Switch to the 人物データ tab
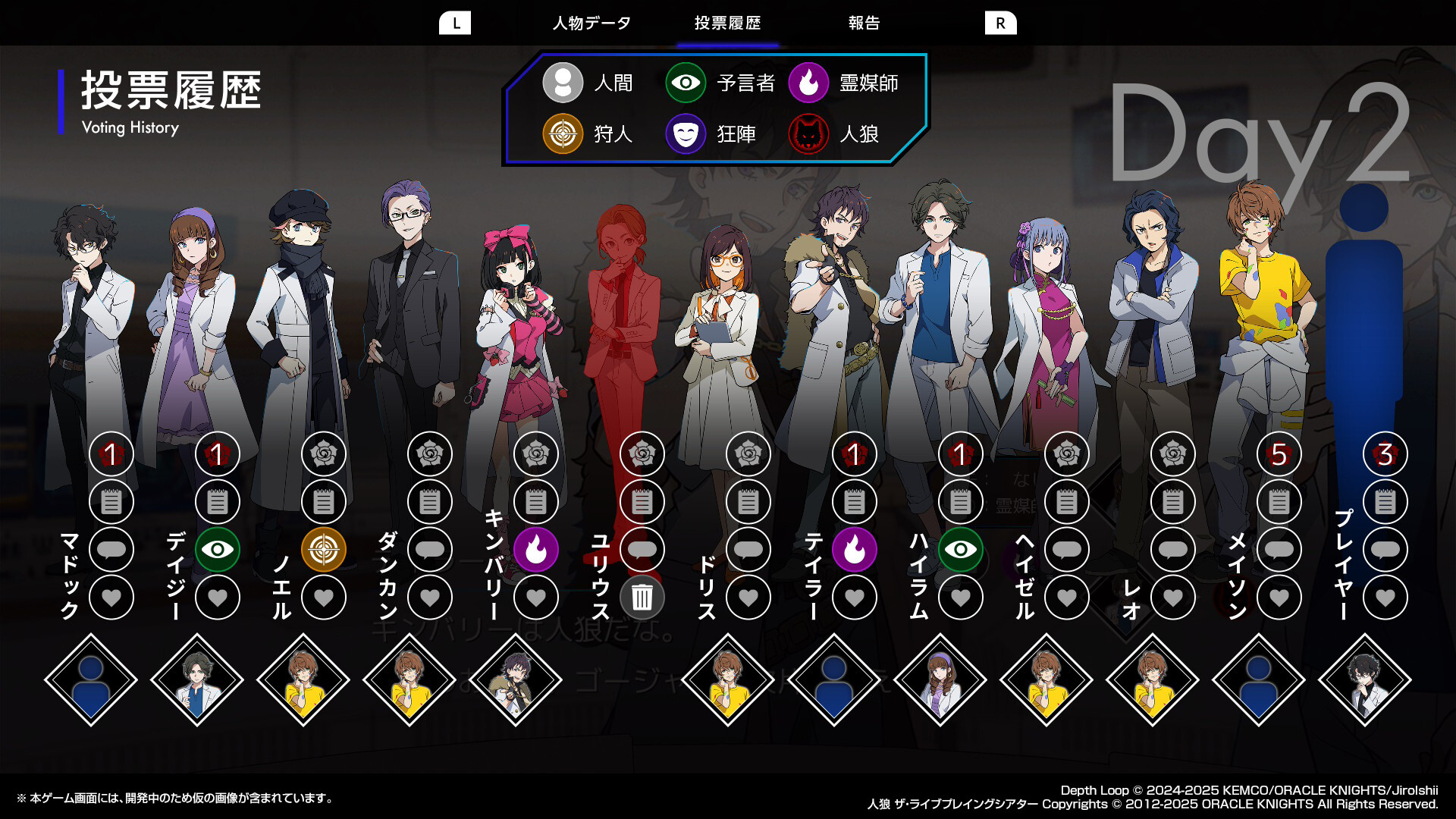The height and width of the screenshot is (819, 1456). [x=591, y=23]
